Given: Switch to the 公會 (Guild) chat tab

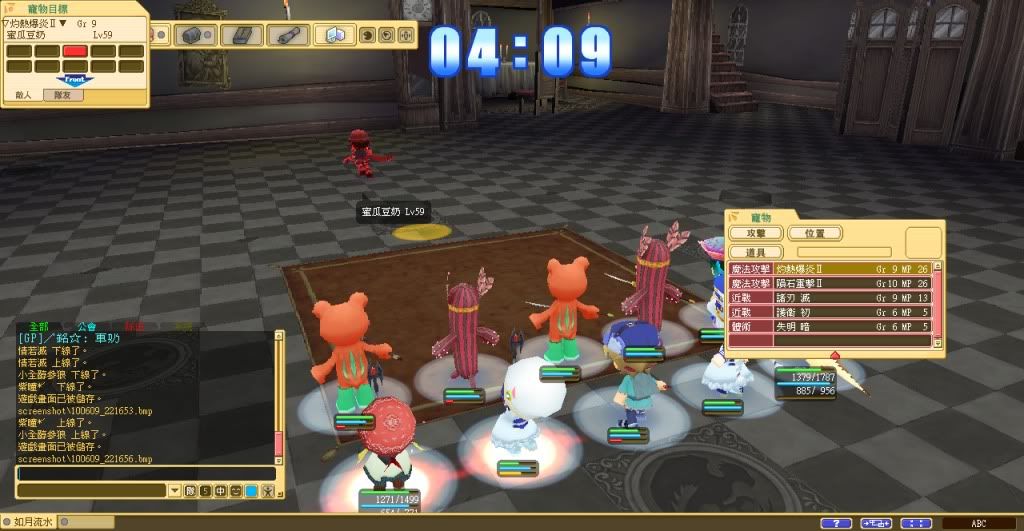Looking at the screenshot, I should 86,326.
